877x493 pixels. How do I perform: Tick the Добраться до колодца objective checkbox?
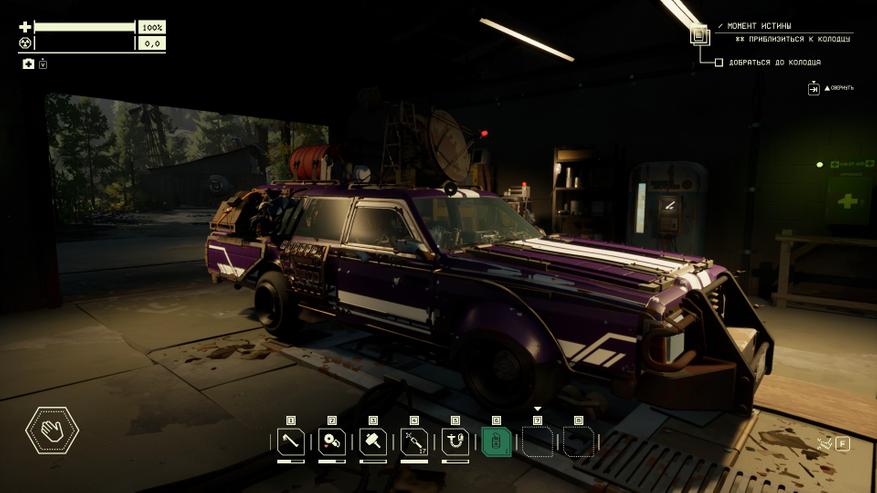coord(718,63)
